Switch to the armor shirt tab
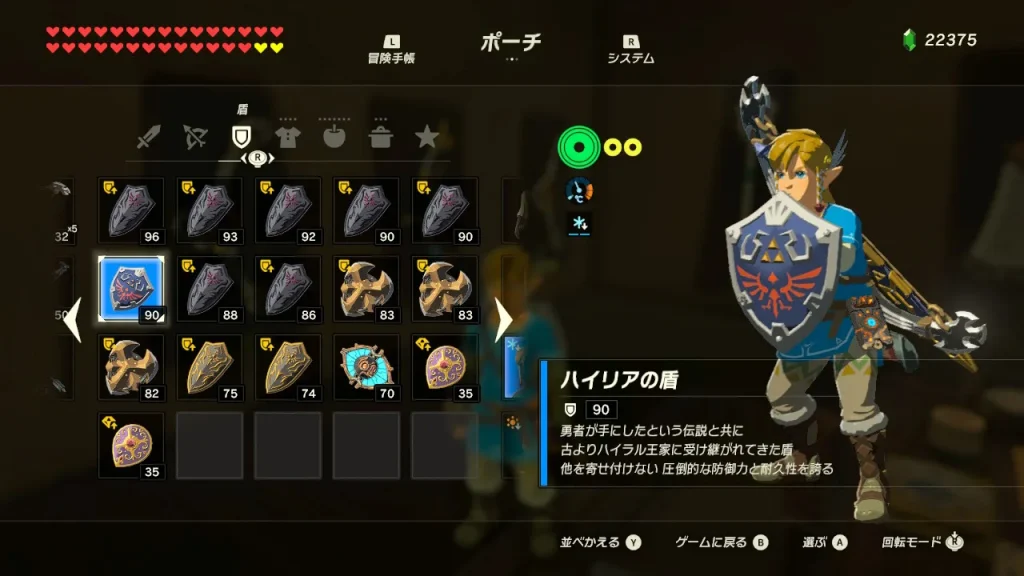This screenshot has height=576, width=1024. [288, 137]
